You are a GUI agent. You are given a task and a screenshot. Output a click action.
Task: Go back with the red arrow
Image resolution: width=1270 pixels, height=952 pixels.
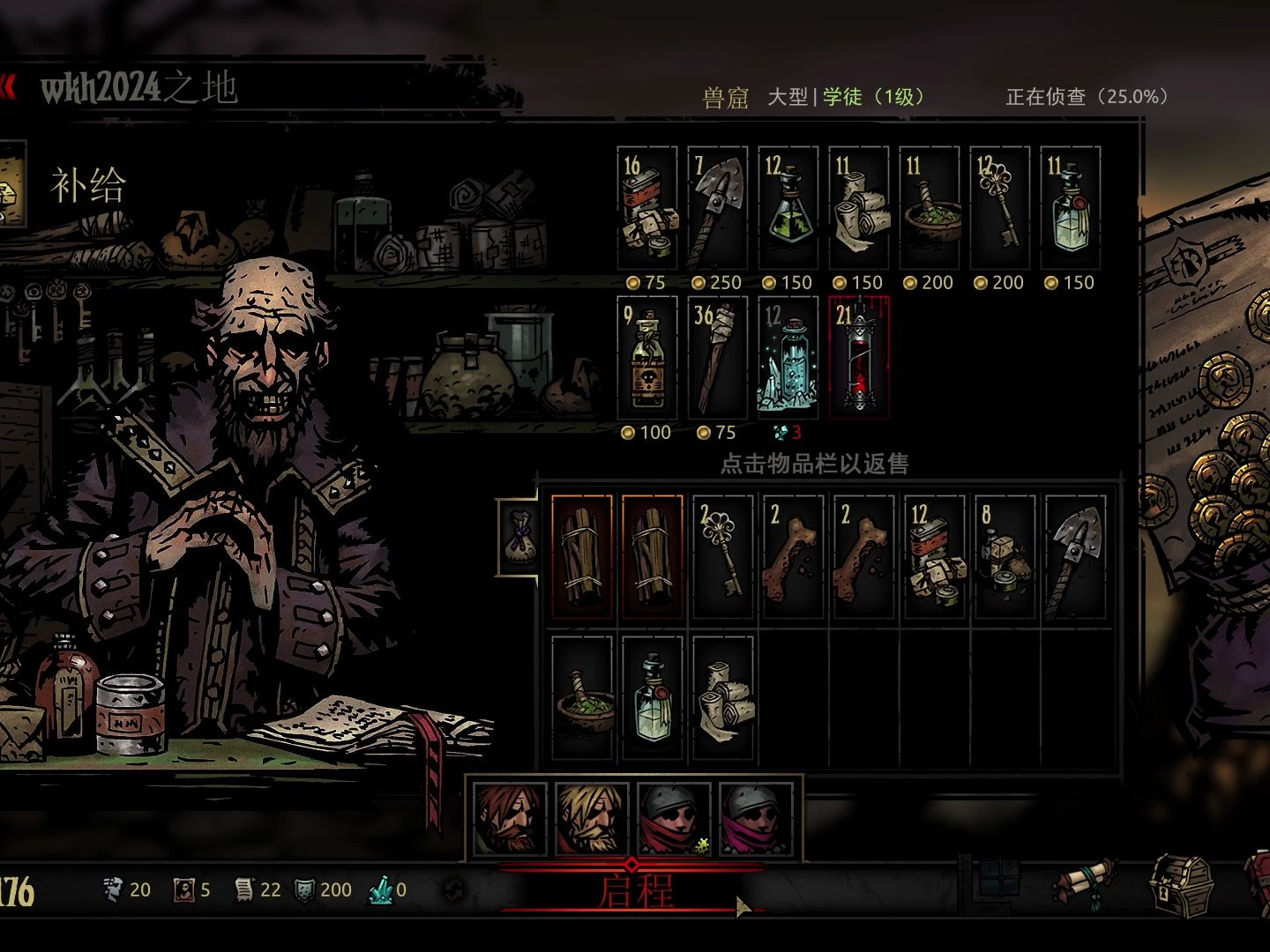tap(8, 87)
